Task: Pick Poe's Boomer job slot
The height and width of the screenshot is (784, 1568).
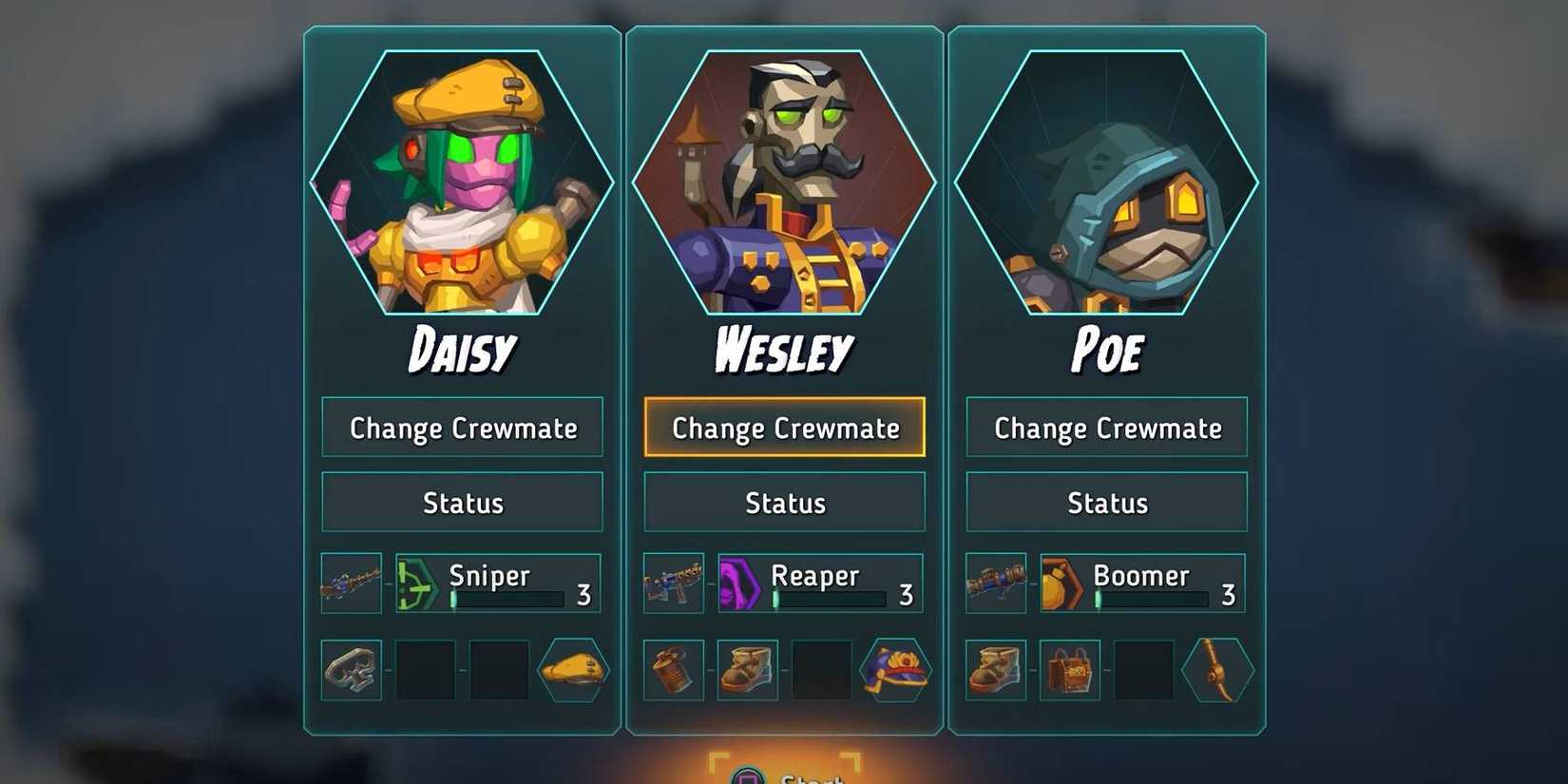Action: 1142,583
